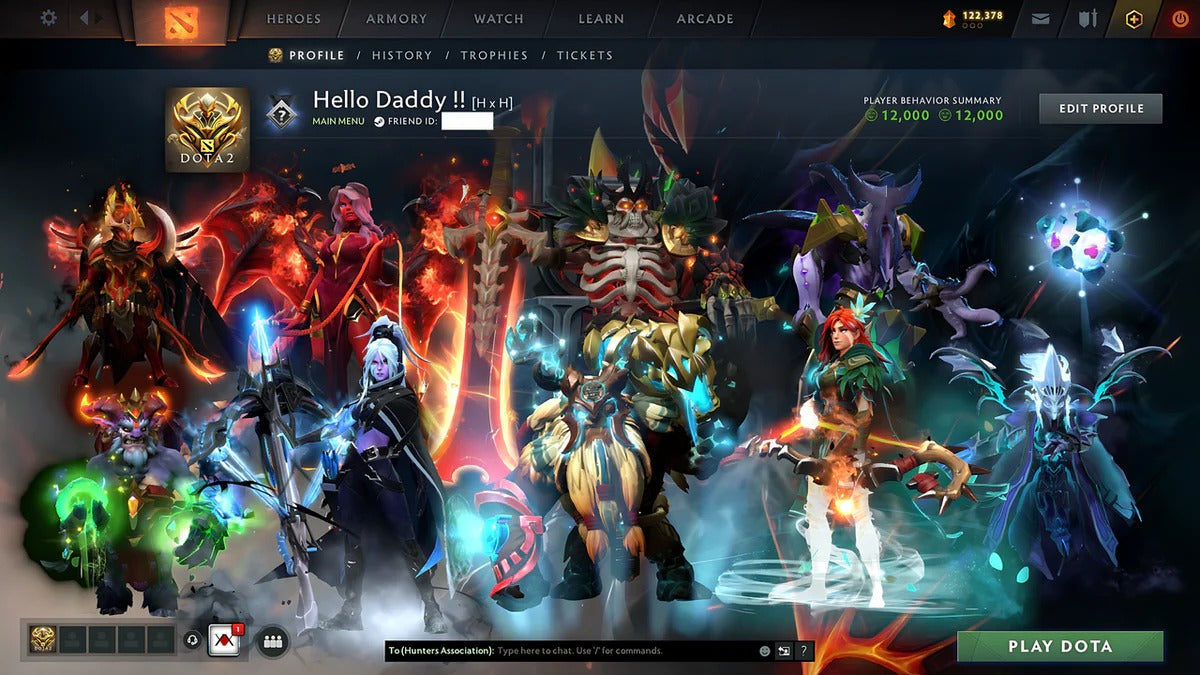Open the mail envelope icon
This screenshot has width=1200, height=675.
pyautogui.click(x=1041, y=19)
